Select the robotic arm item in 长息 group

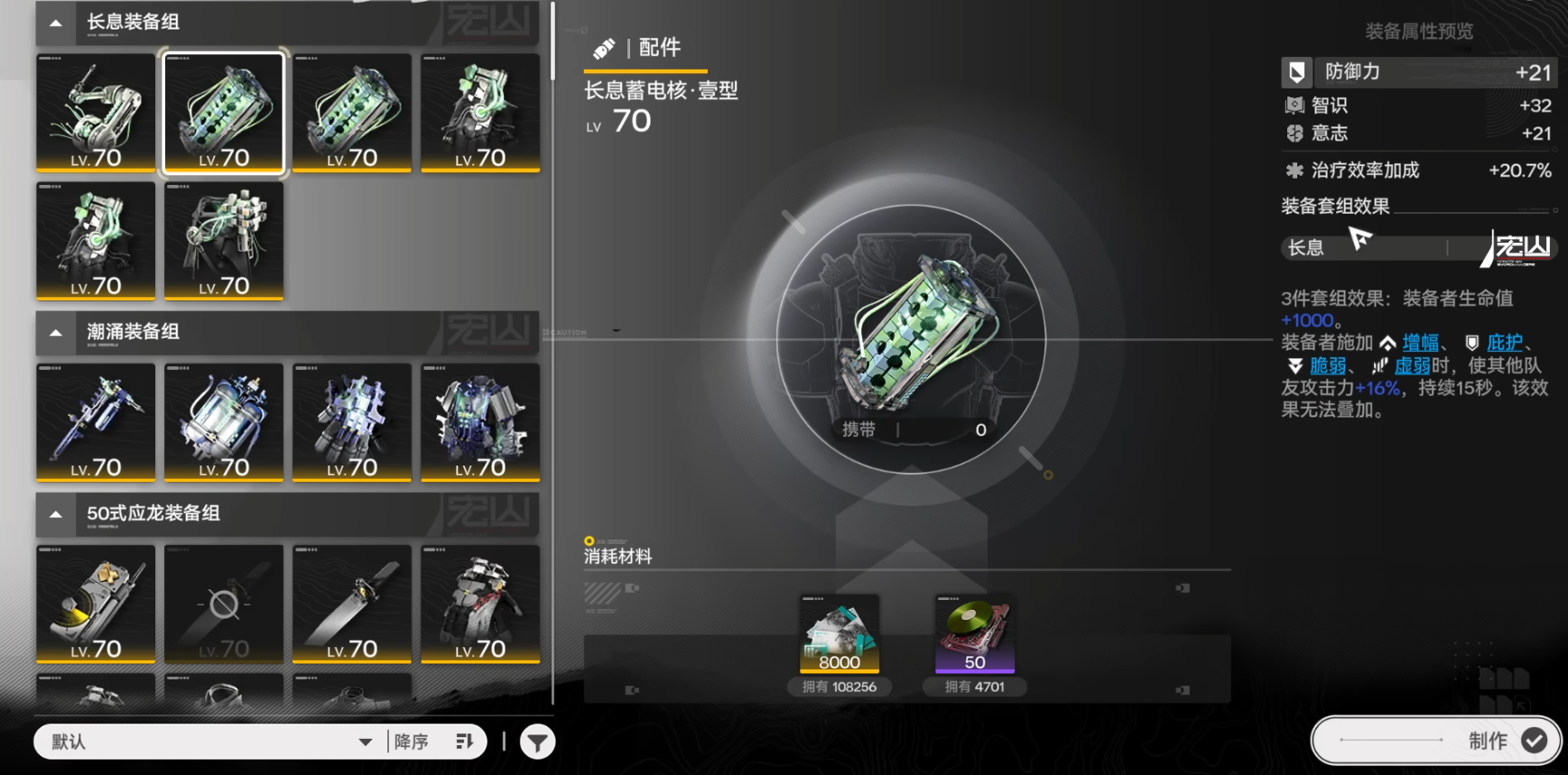pos(96,113)
